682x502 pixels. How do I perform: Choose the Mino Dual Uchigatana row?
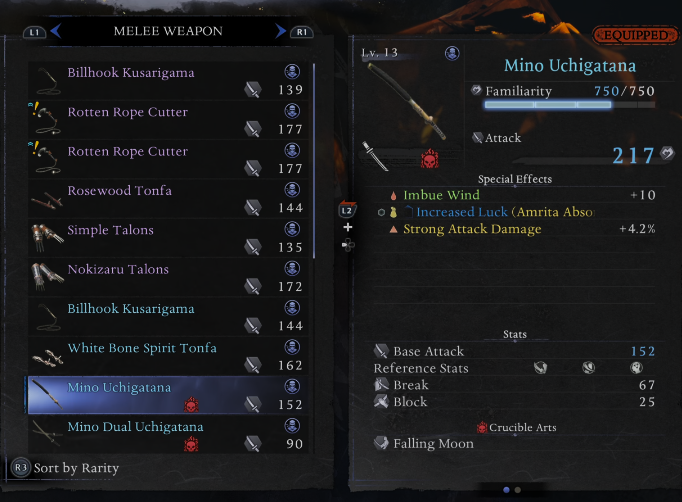click(x=168, y=434)
